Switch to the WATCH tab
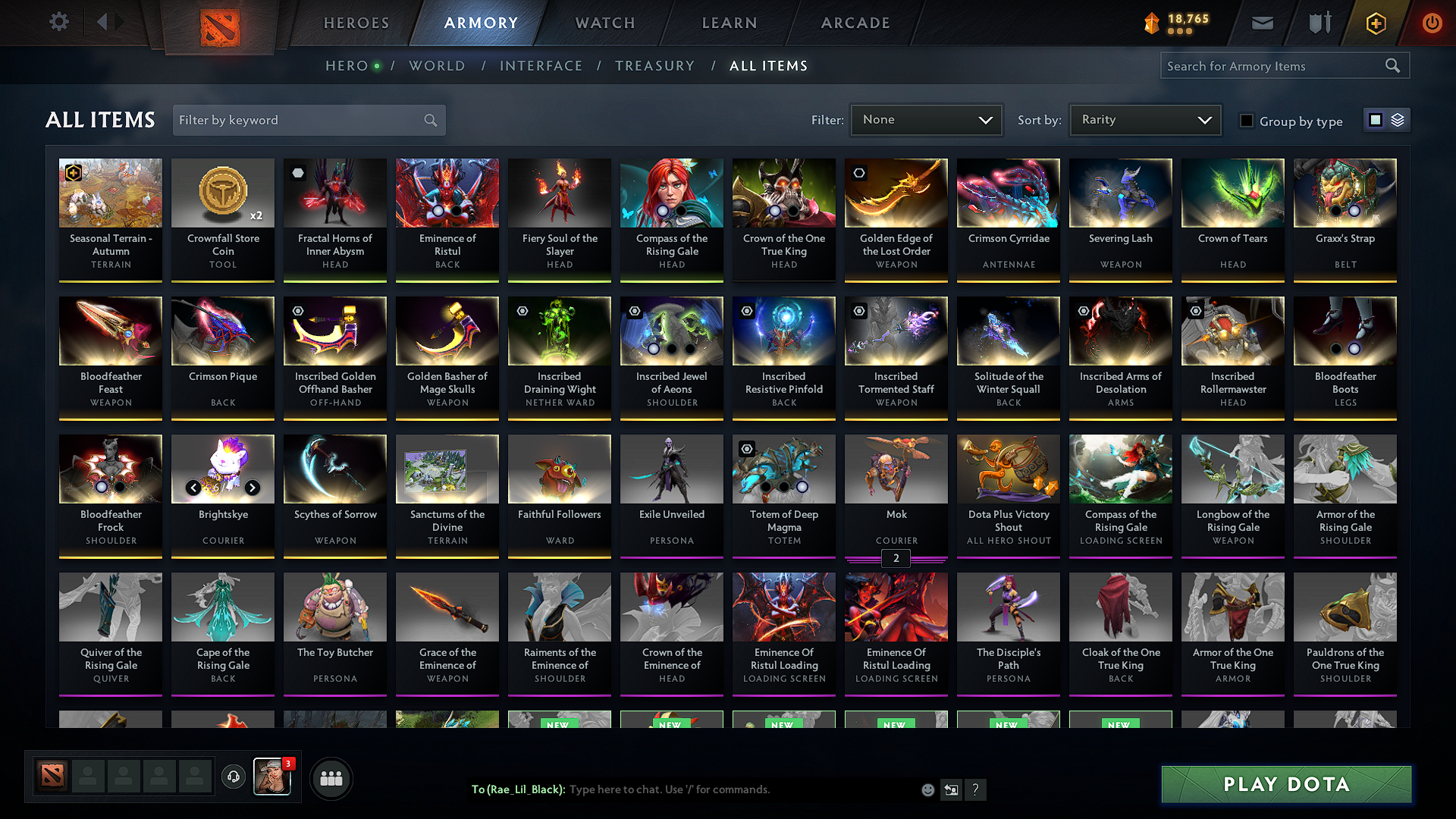The height and width of the screenshot is (819, 1456). [603, 23]
